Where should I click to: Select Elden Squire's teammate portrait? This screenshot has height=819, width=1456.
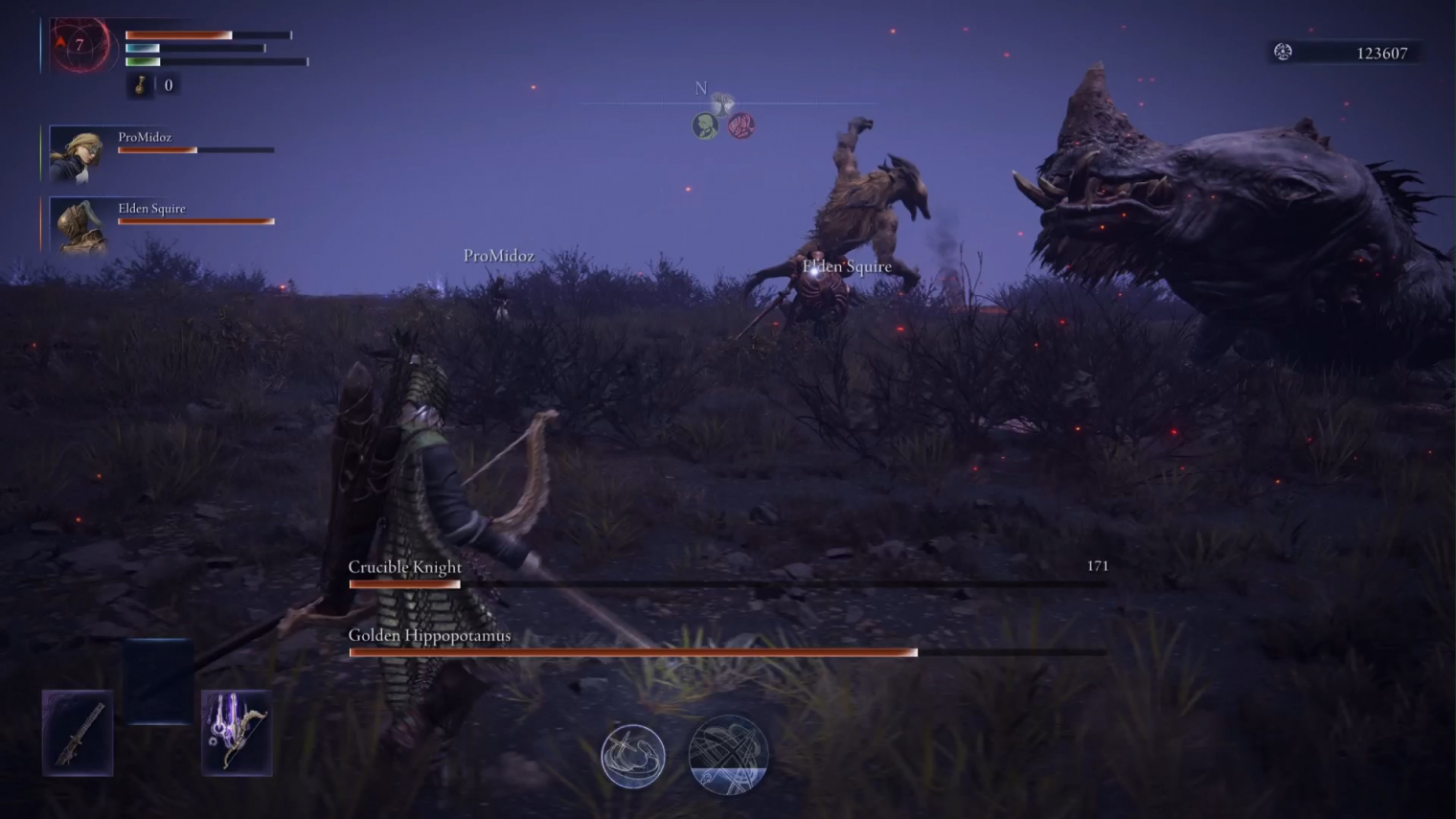79,225
